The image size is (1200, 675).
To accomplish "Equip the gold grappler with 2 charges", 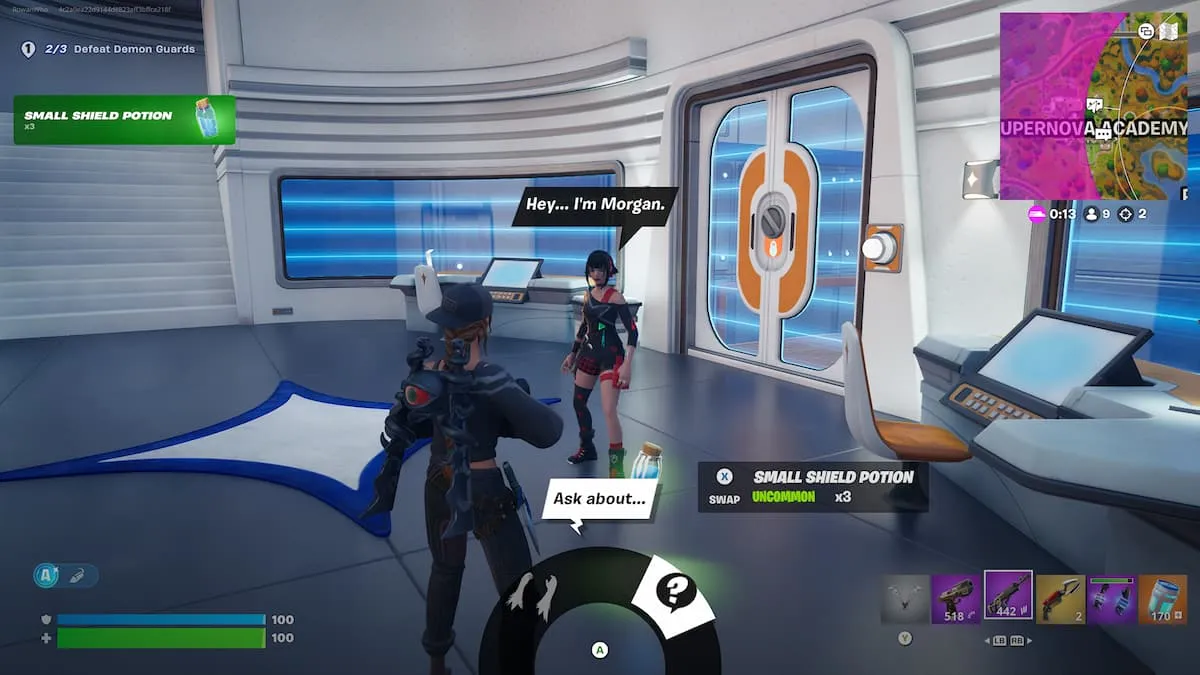I will 1060,599.
